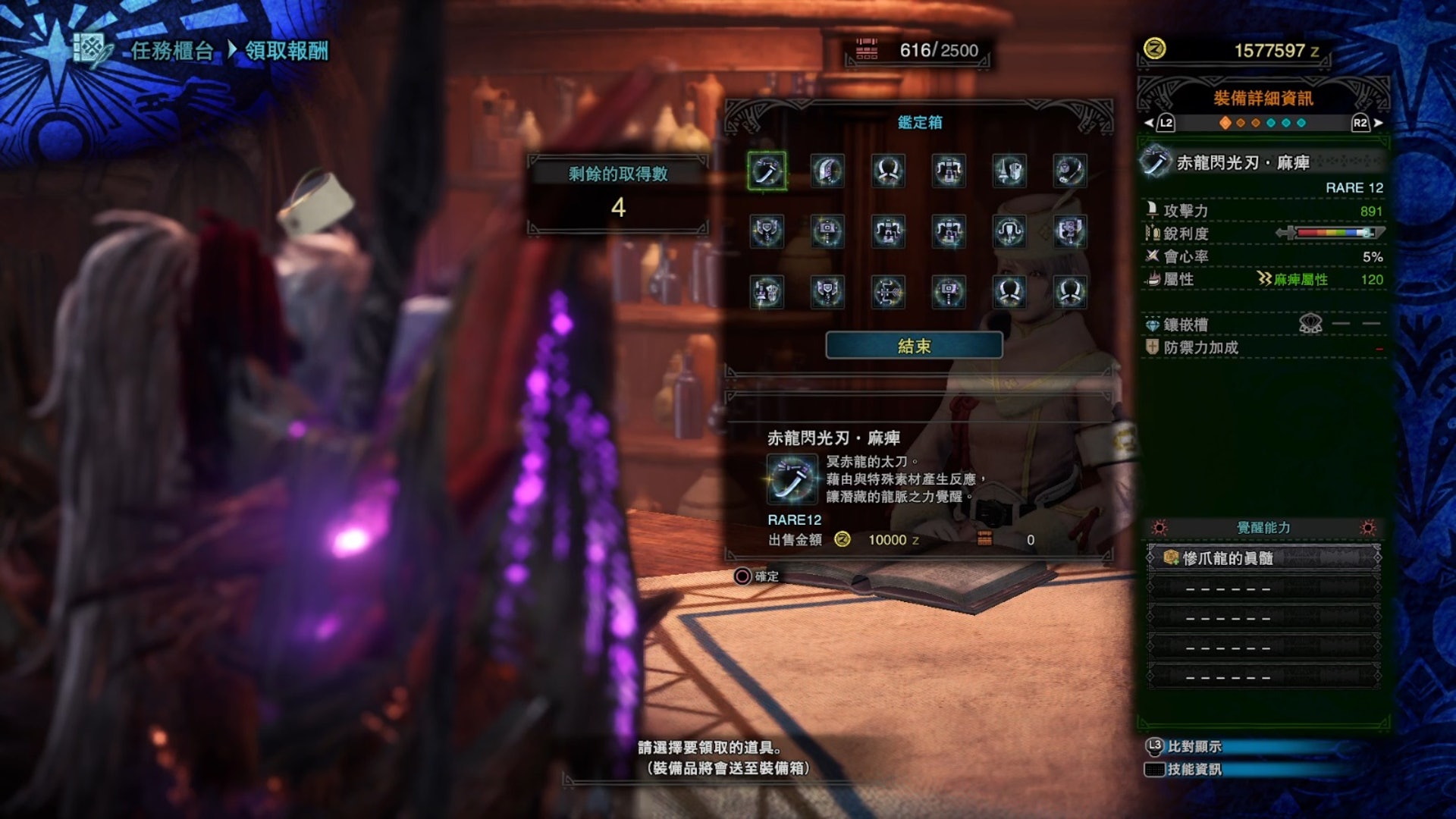Select the hunting horn reward icon
The image size is (1456, 819).
coord(1070,171)
